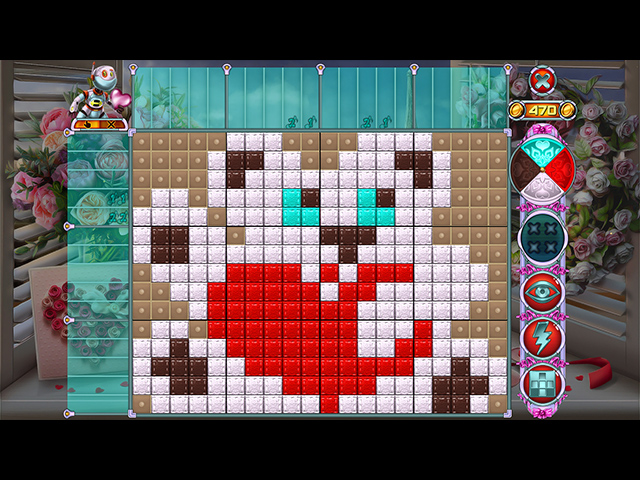Activate the four-crosses power-up
The image size is (640, 480).
(542, 236)
